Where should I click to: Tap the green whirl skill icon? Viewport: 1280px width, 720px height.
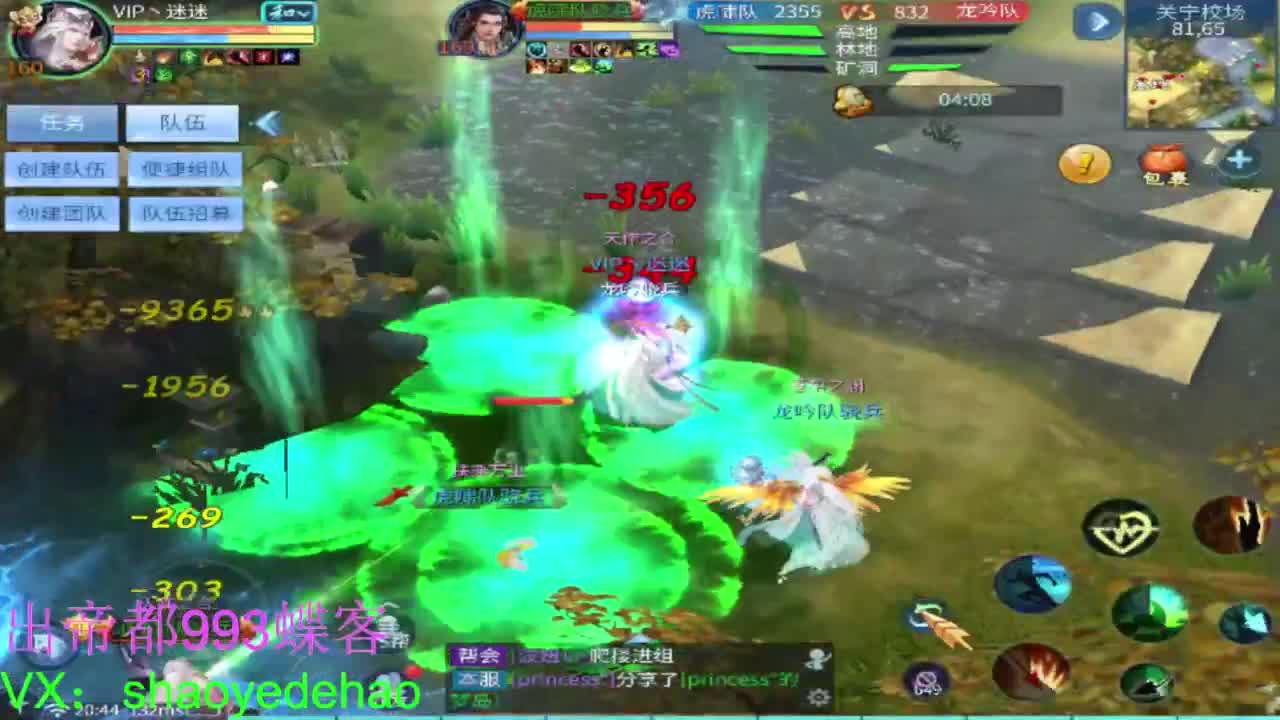1150,613
